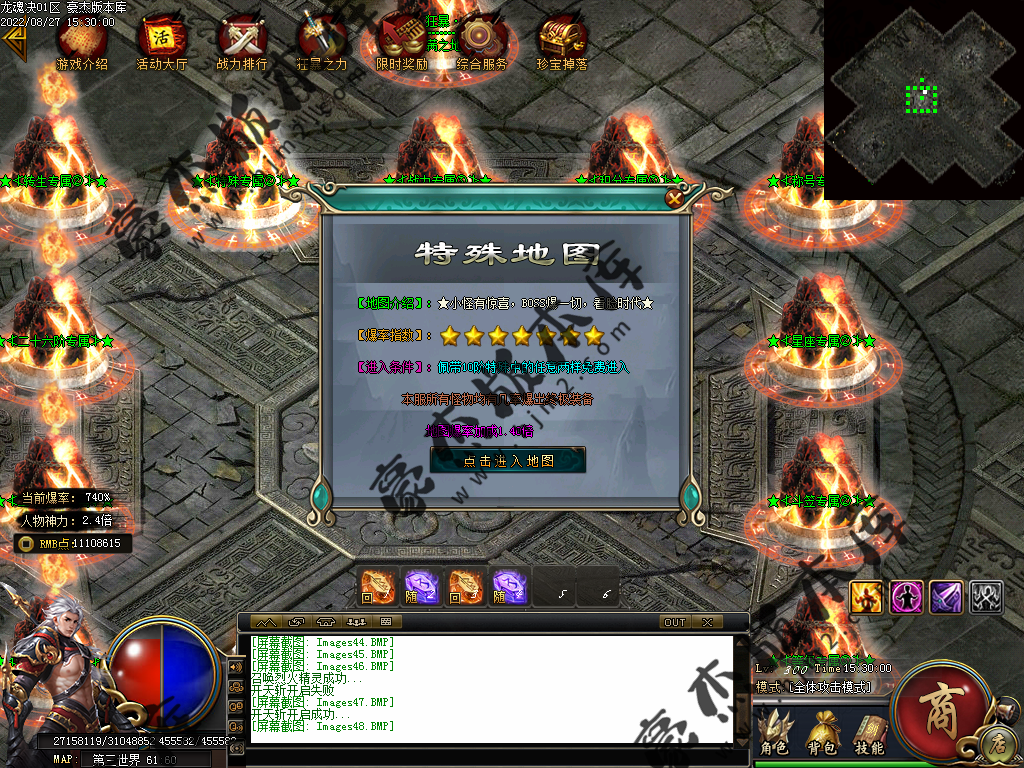Click the 点击进入地图 enter map button

[508, 460]
